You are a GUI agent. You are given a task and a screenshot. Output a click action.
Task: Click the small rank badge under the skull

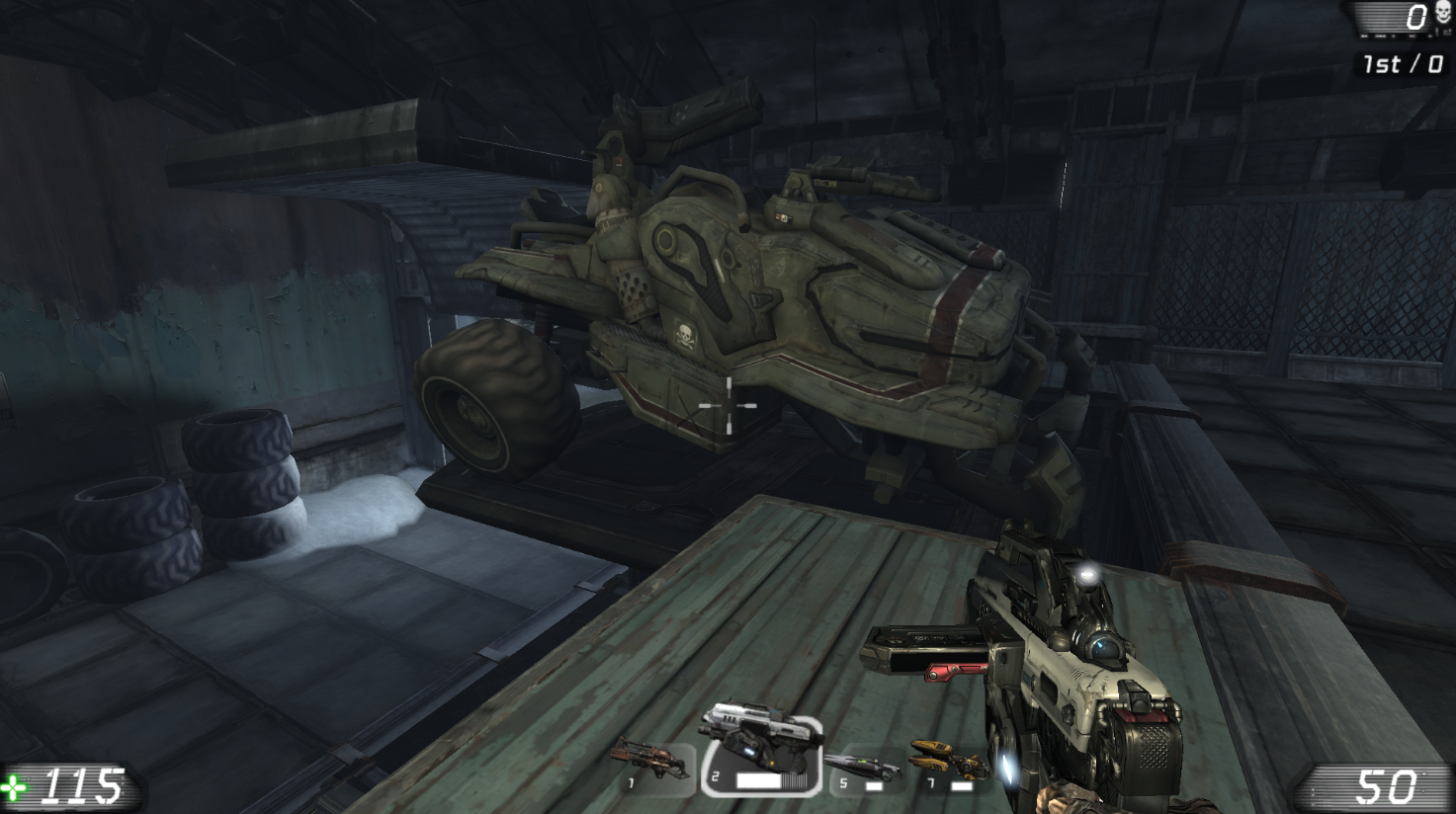[1446, 33]
